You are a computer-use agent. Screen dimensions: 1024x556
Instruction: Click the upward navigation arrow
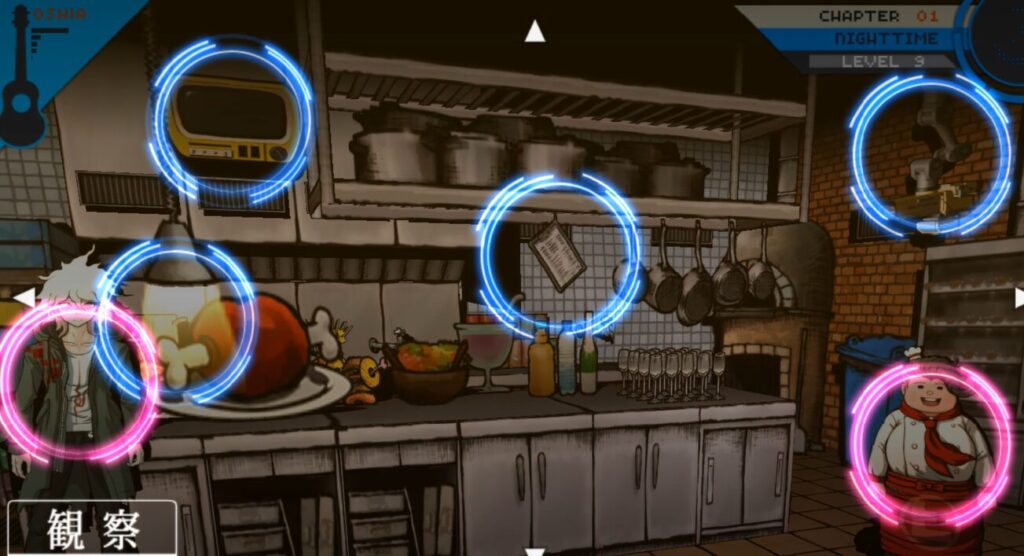[x=535, y=32]
